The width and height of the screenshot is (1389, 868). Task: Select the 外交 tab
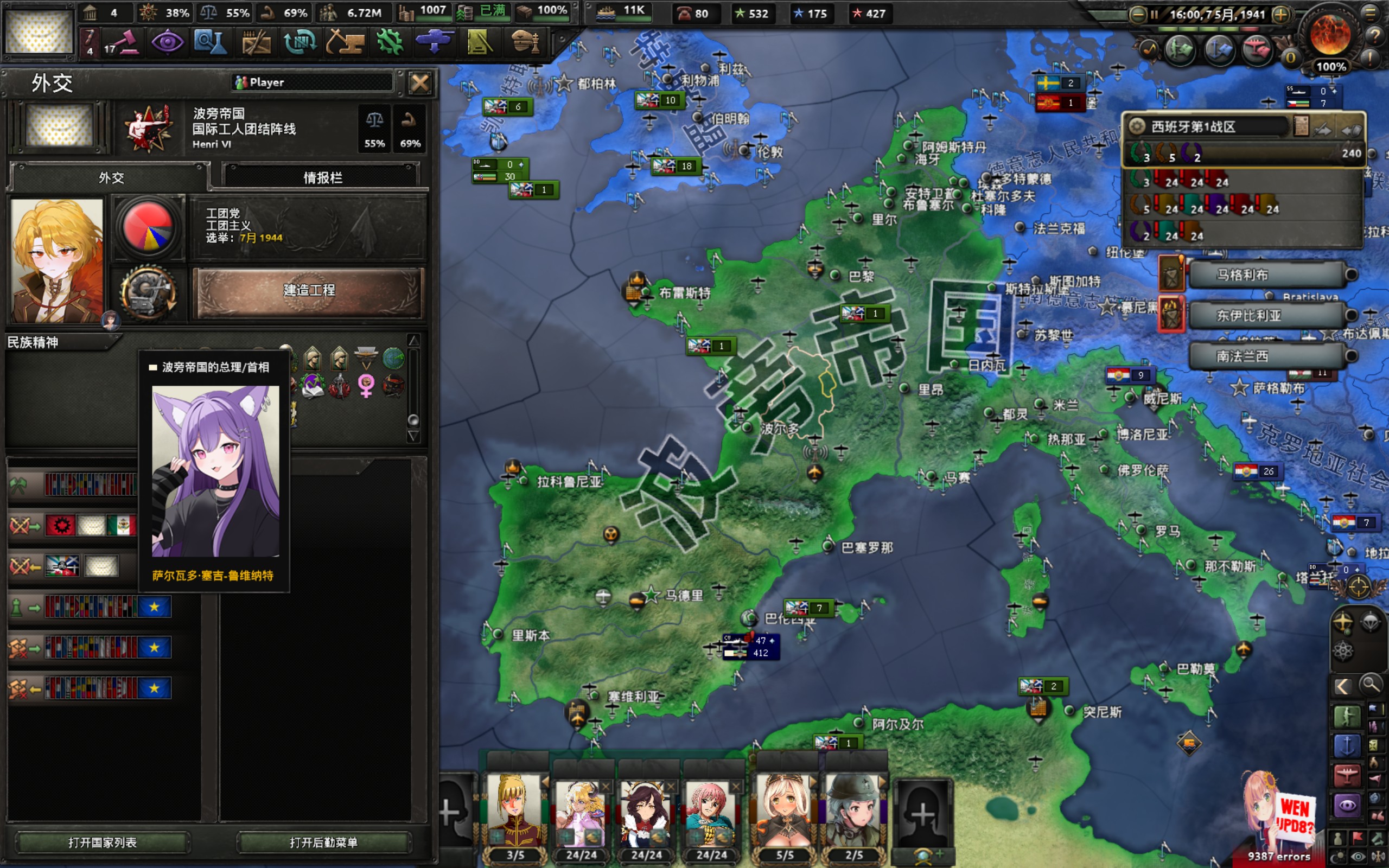coord(111,177)
